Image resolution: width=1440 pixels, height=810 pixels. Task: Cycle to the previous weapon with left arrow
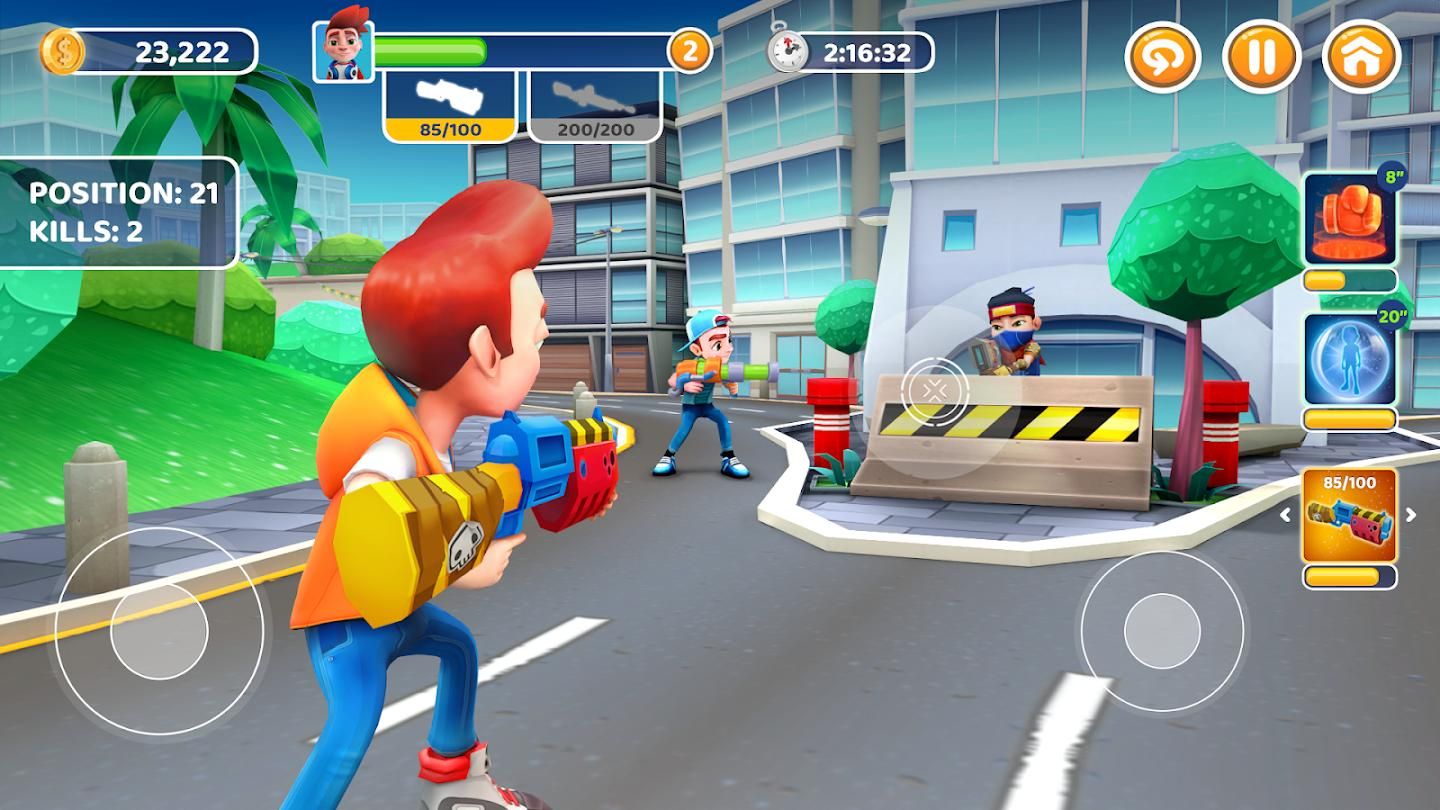1287,516
